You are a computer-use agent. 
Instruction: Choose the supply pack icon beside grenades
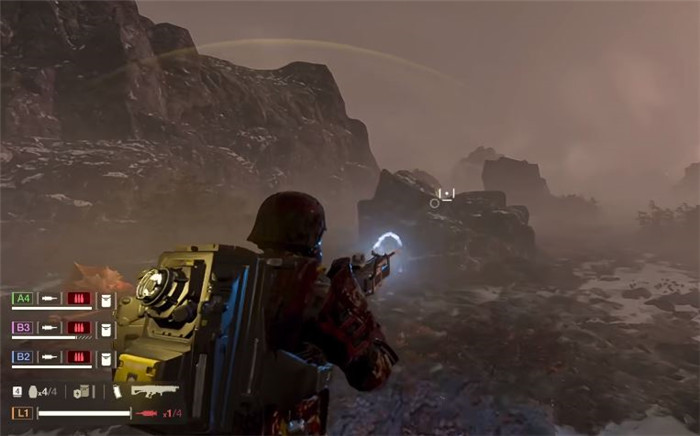click(83, 392)
